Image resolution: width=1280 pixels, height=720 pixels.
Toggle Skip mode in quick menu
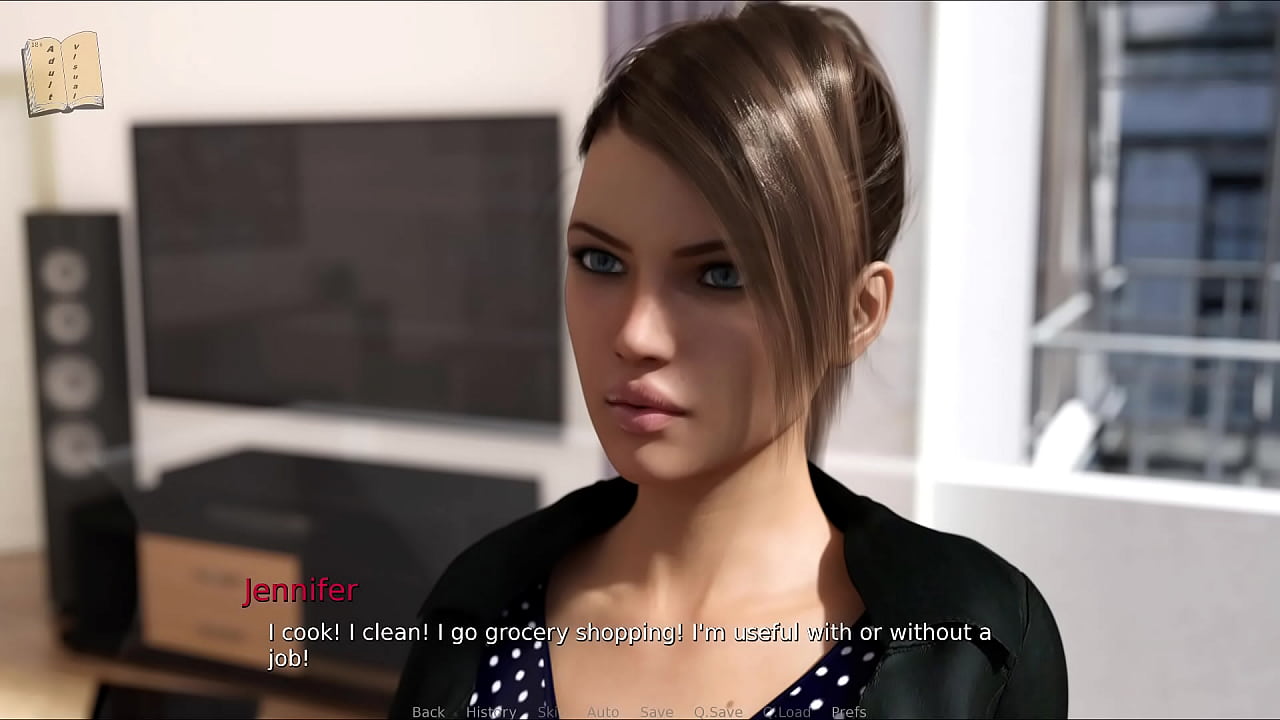tap(549, 712)
